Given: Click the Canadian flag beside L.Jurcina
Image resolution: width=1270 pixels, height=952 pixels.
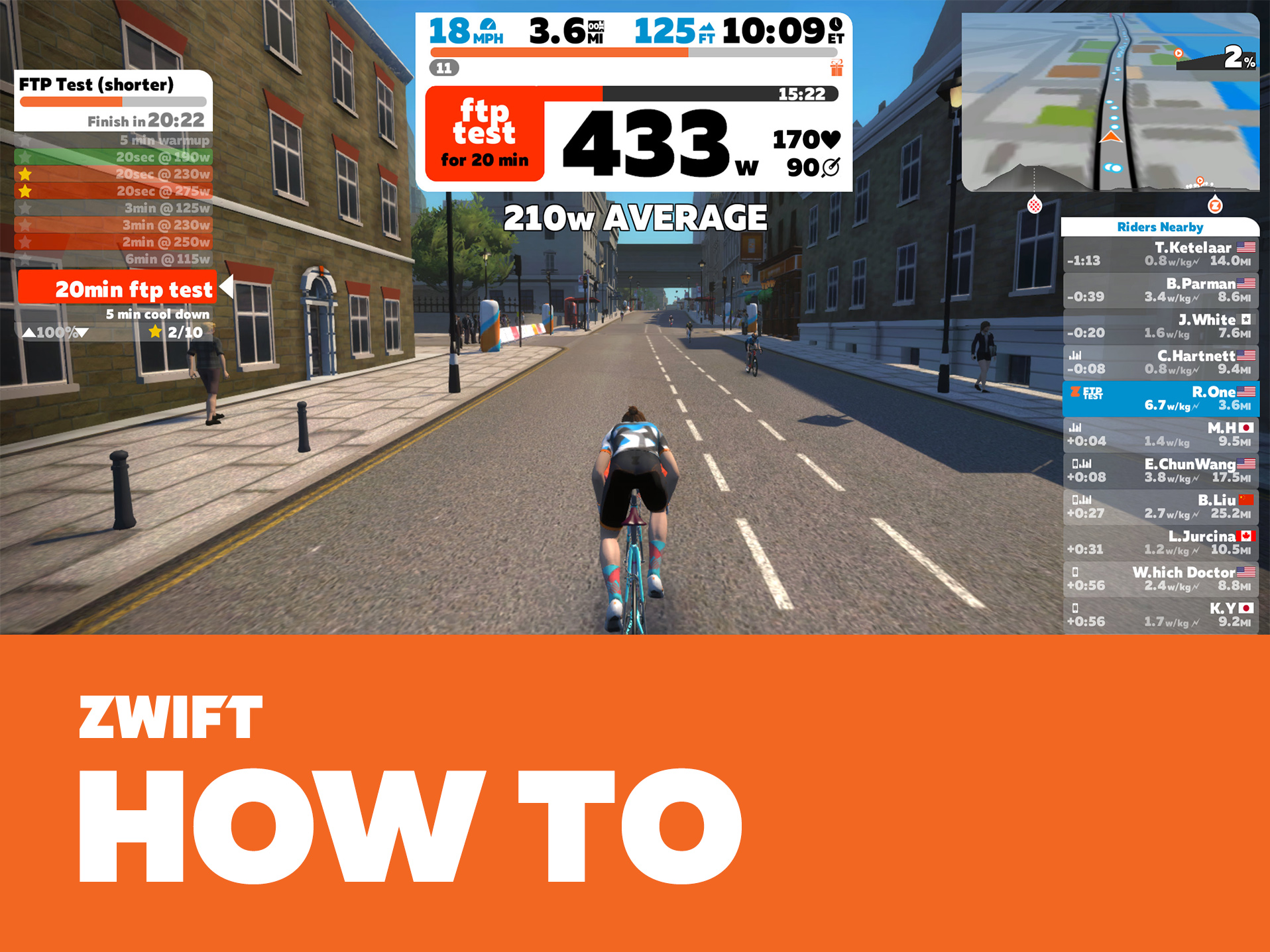Looking at the screenshot, I should click(1245, 536).
